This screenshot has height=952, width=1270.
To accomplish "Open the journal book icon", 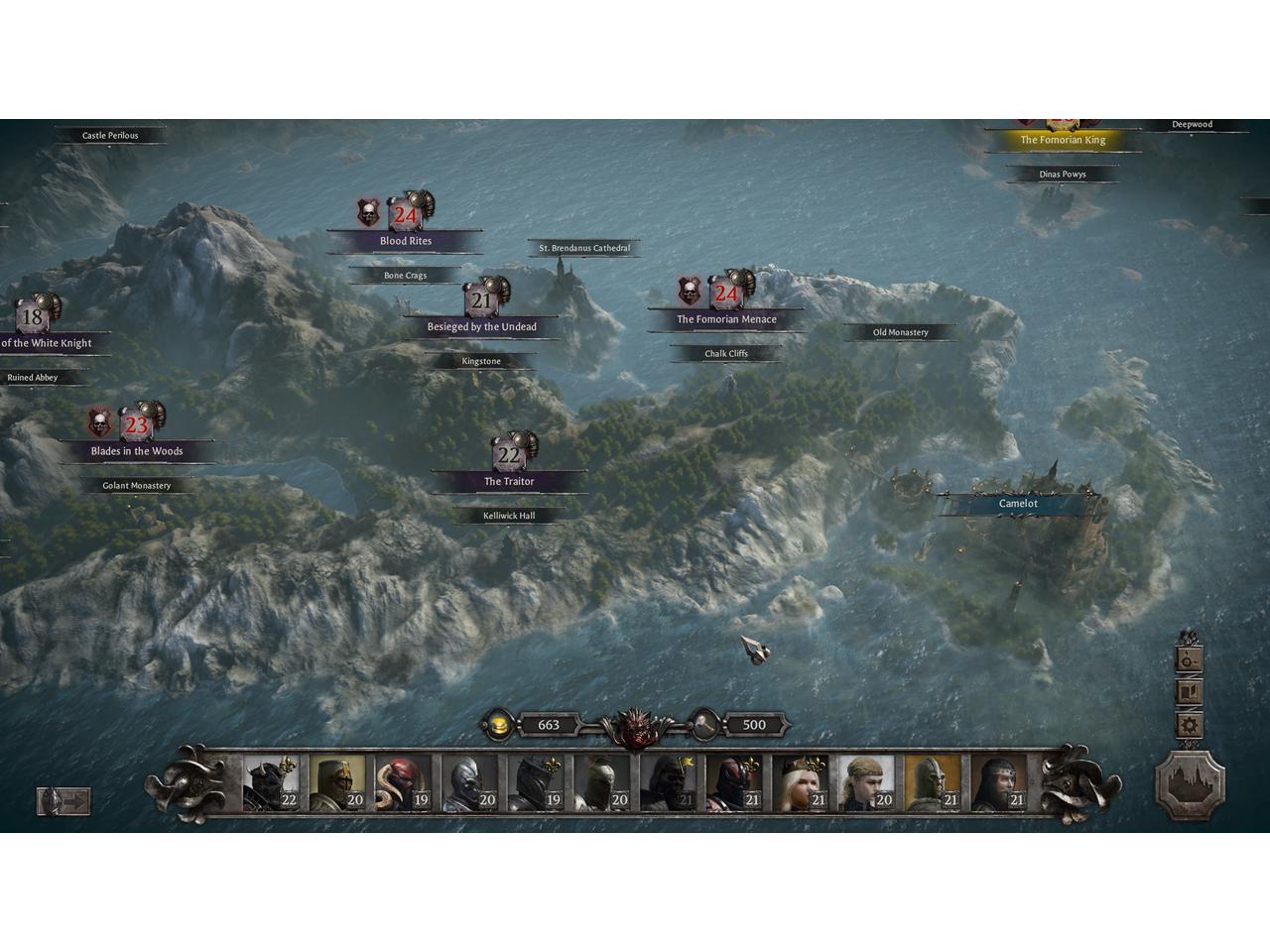I will 1190,692.
